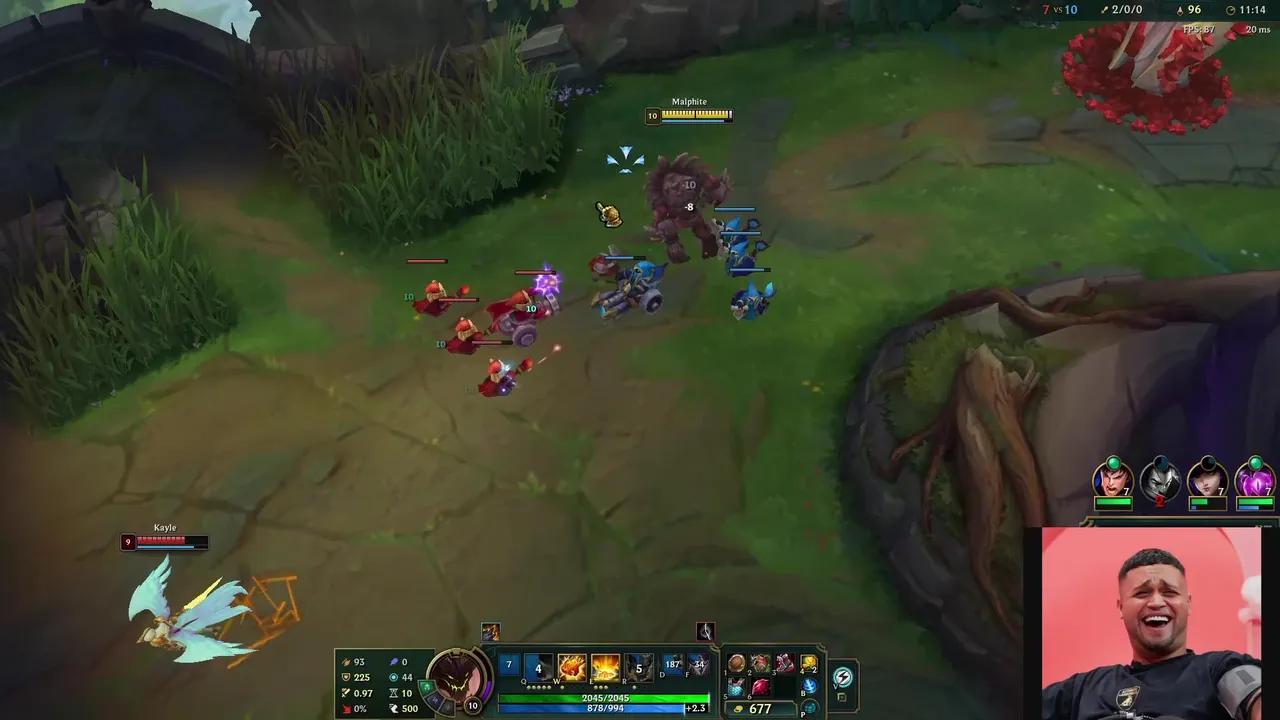Click the F summoner spell showing 34

pos(698,663)
